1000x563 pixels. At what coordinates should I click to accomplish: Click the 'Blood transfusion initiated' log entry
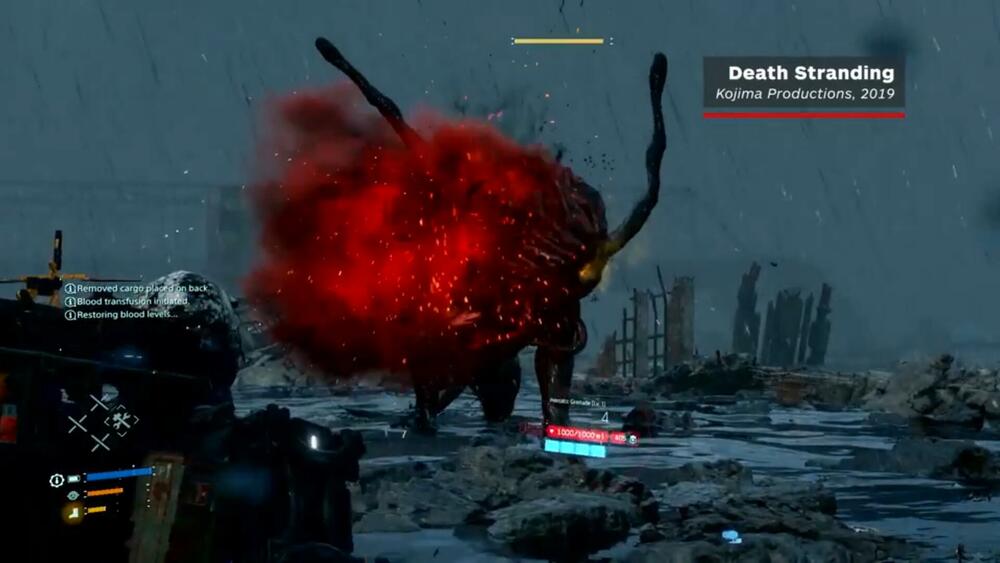tap(128, 302)
